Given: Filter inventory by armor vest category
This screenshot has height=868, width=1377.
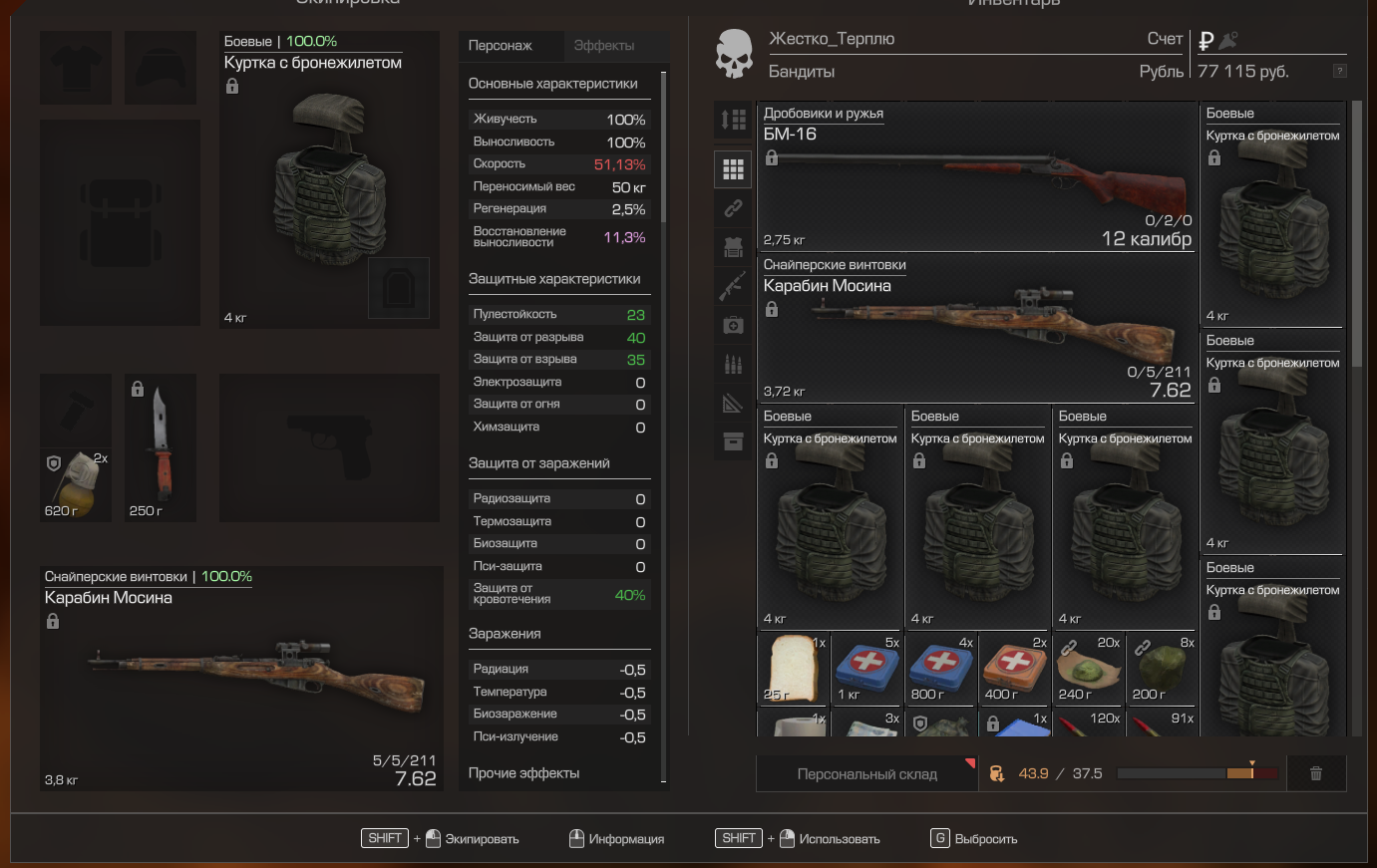Looking at the screenshot, I should [733, 247].
